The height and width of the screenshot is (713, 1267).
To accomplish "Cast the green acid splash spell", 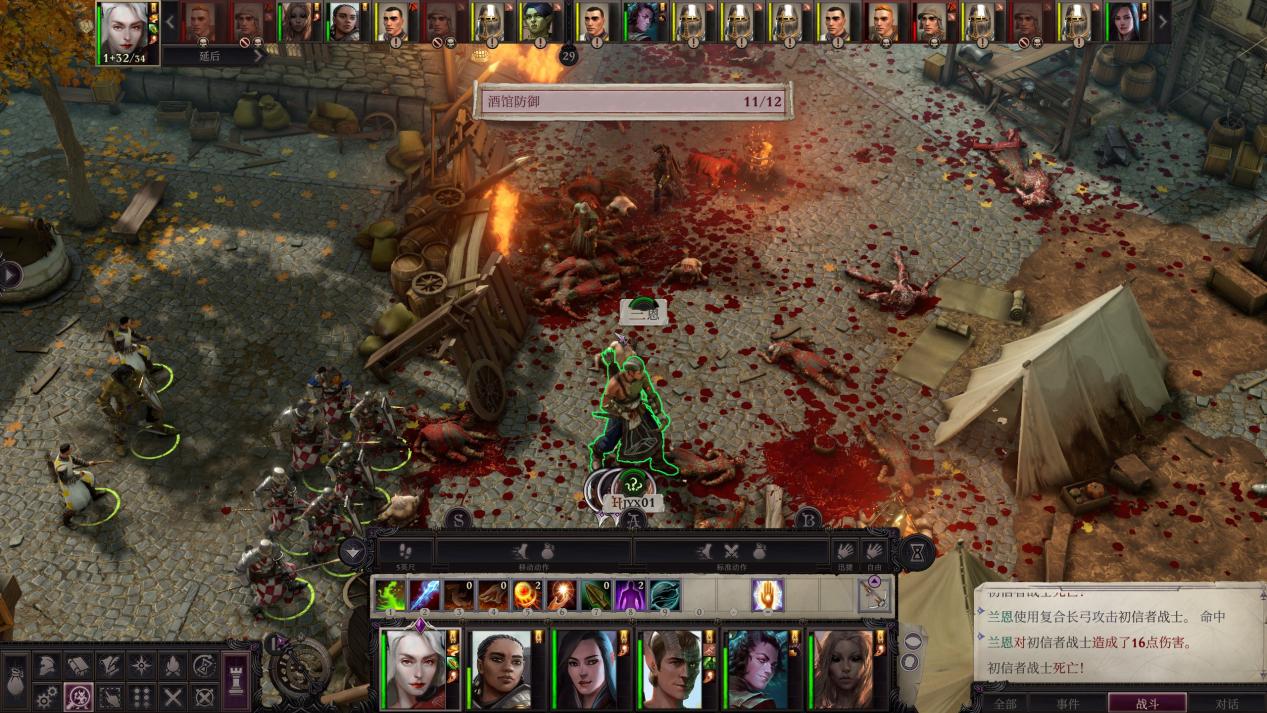I will pos(390,595).
